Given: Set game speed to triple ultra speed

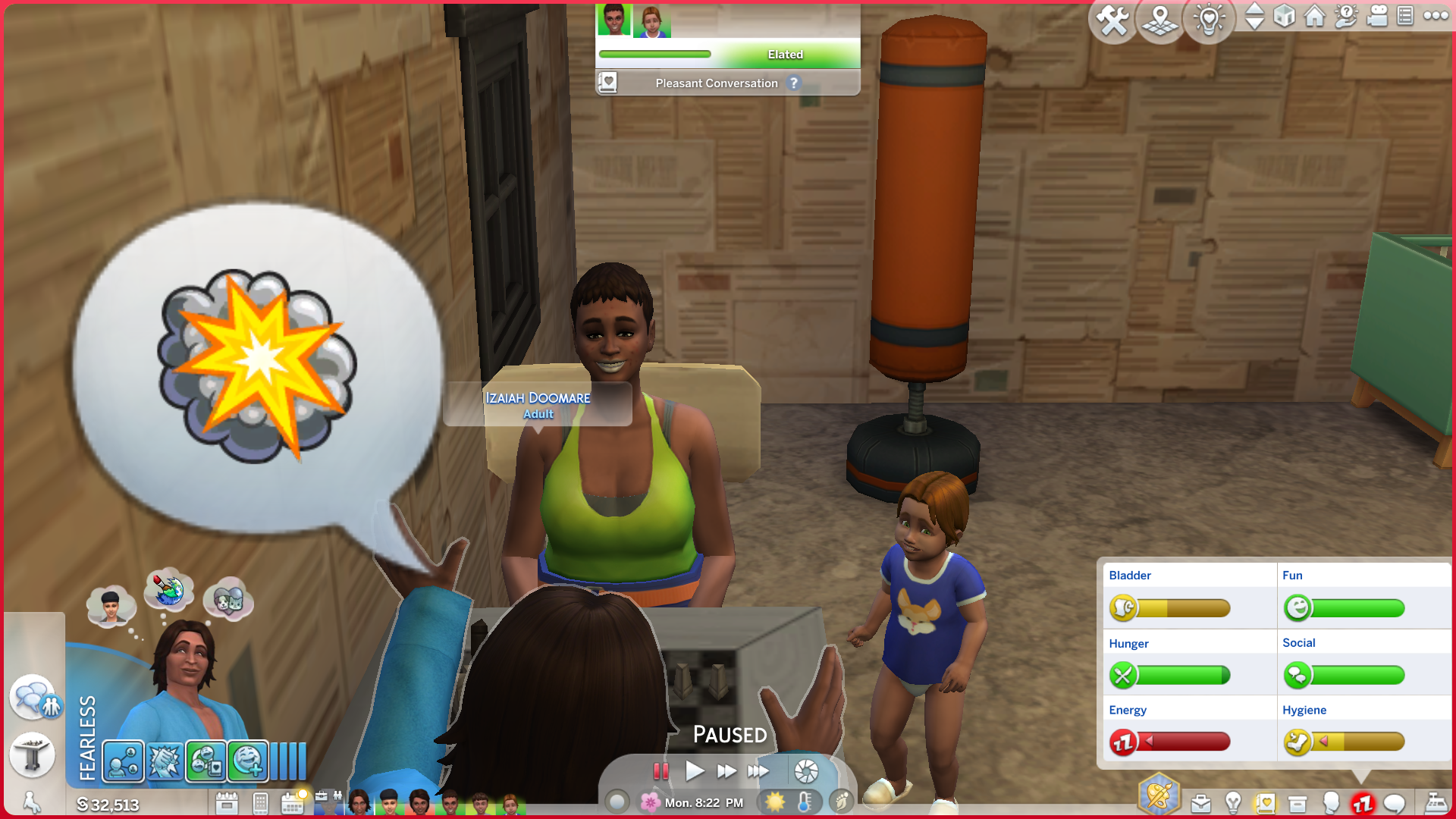Looking at the screenshot, I should [x=758, y=771].
